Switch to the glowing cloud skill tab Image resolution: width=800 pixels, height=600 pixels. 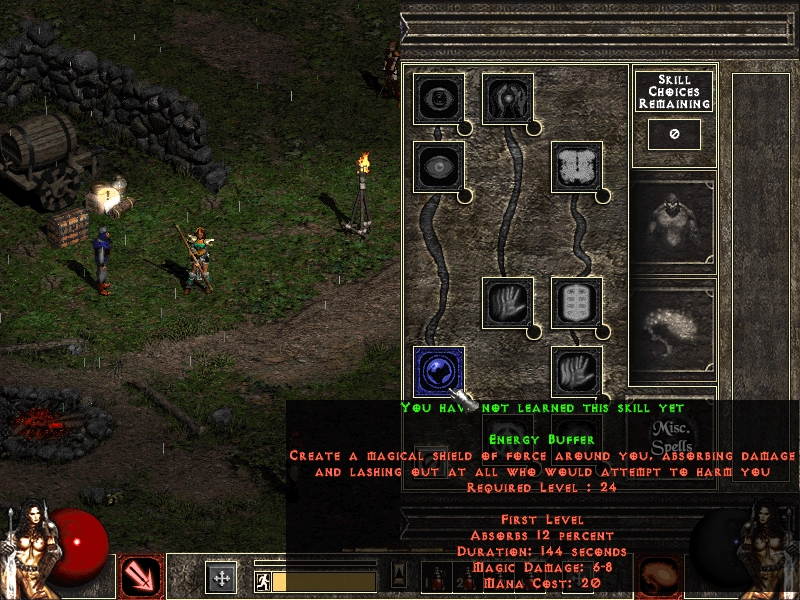[672, 330]
